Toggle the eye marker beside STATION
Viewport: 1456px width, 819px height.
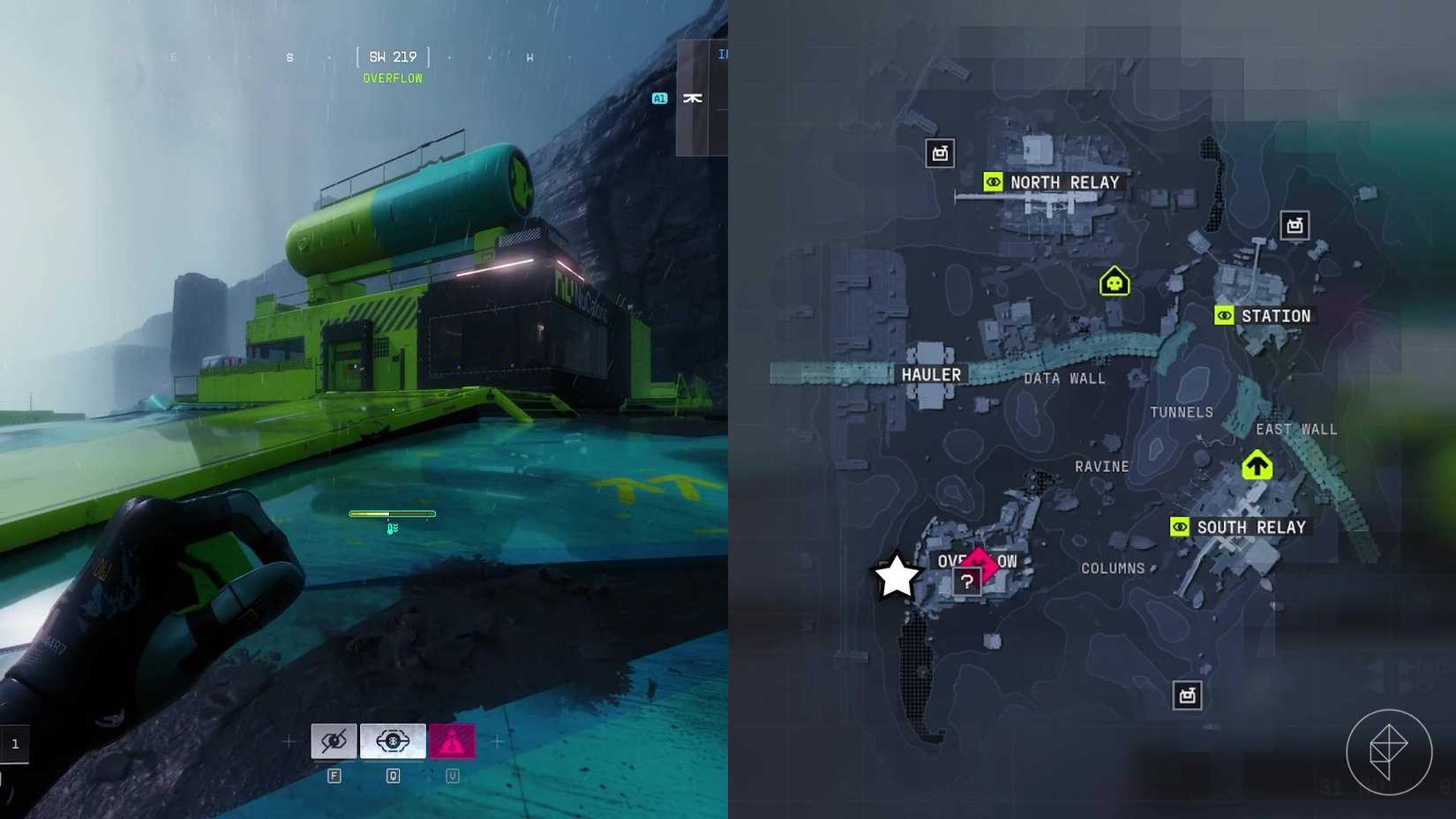1224,315
